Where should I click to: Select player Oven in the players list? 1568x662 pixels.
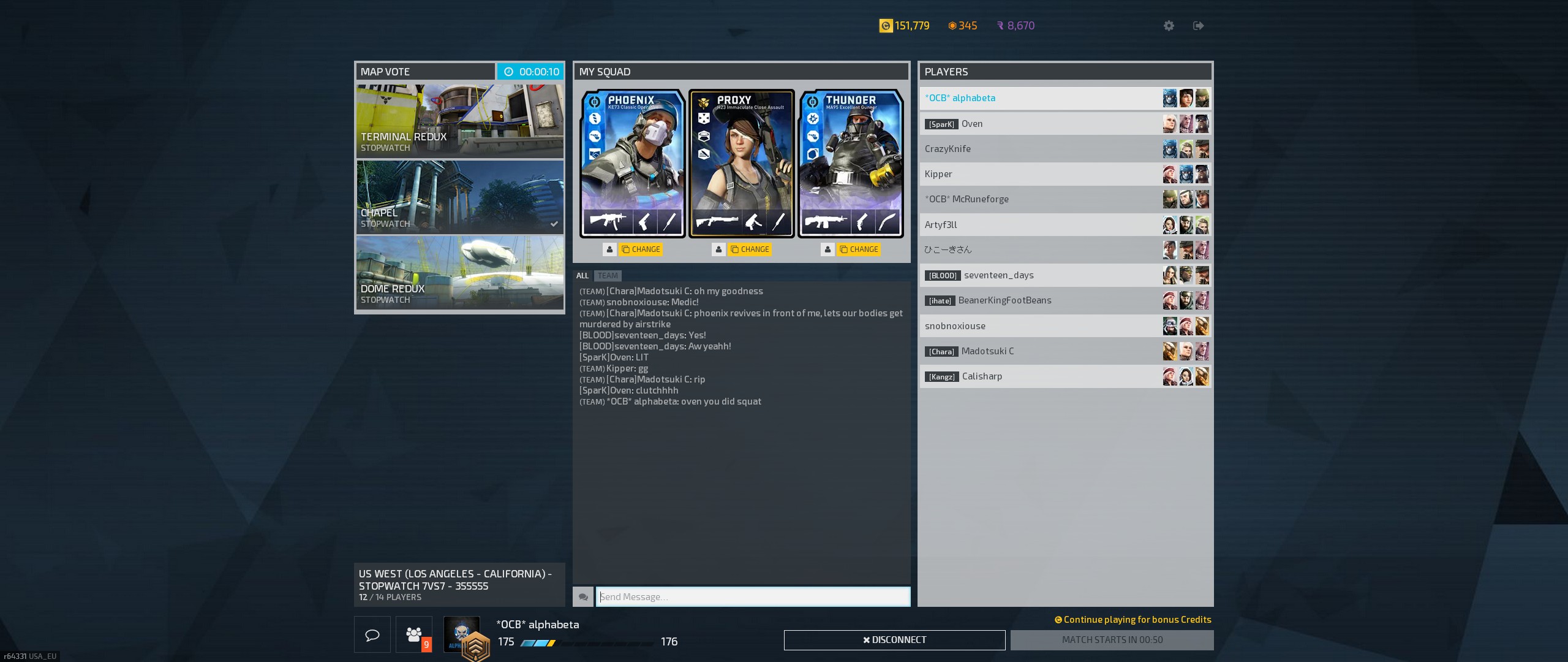[1041, 124]
